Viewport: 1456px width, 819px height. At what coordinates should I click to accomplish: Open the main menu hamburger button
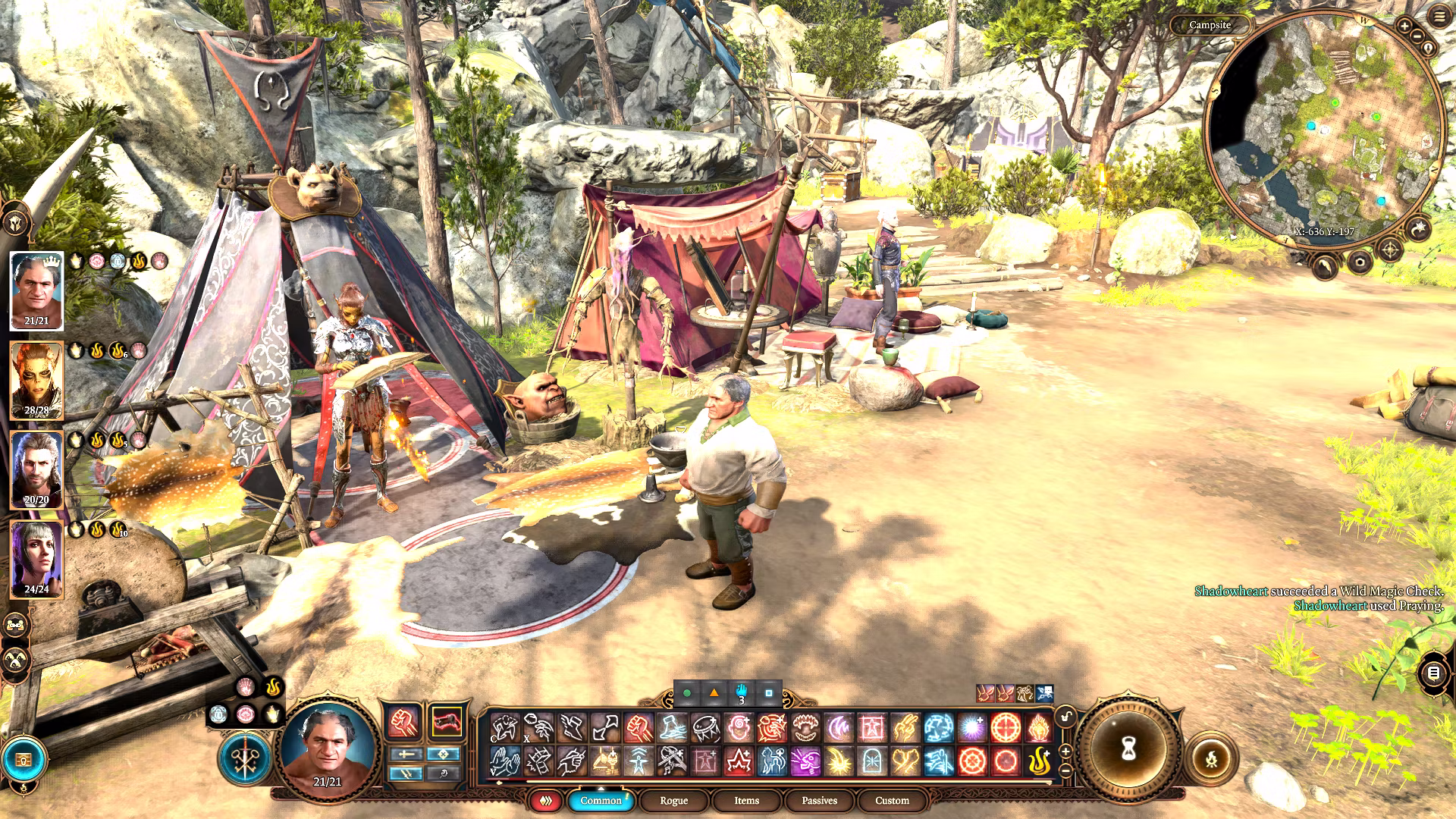(1439, 16)
